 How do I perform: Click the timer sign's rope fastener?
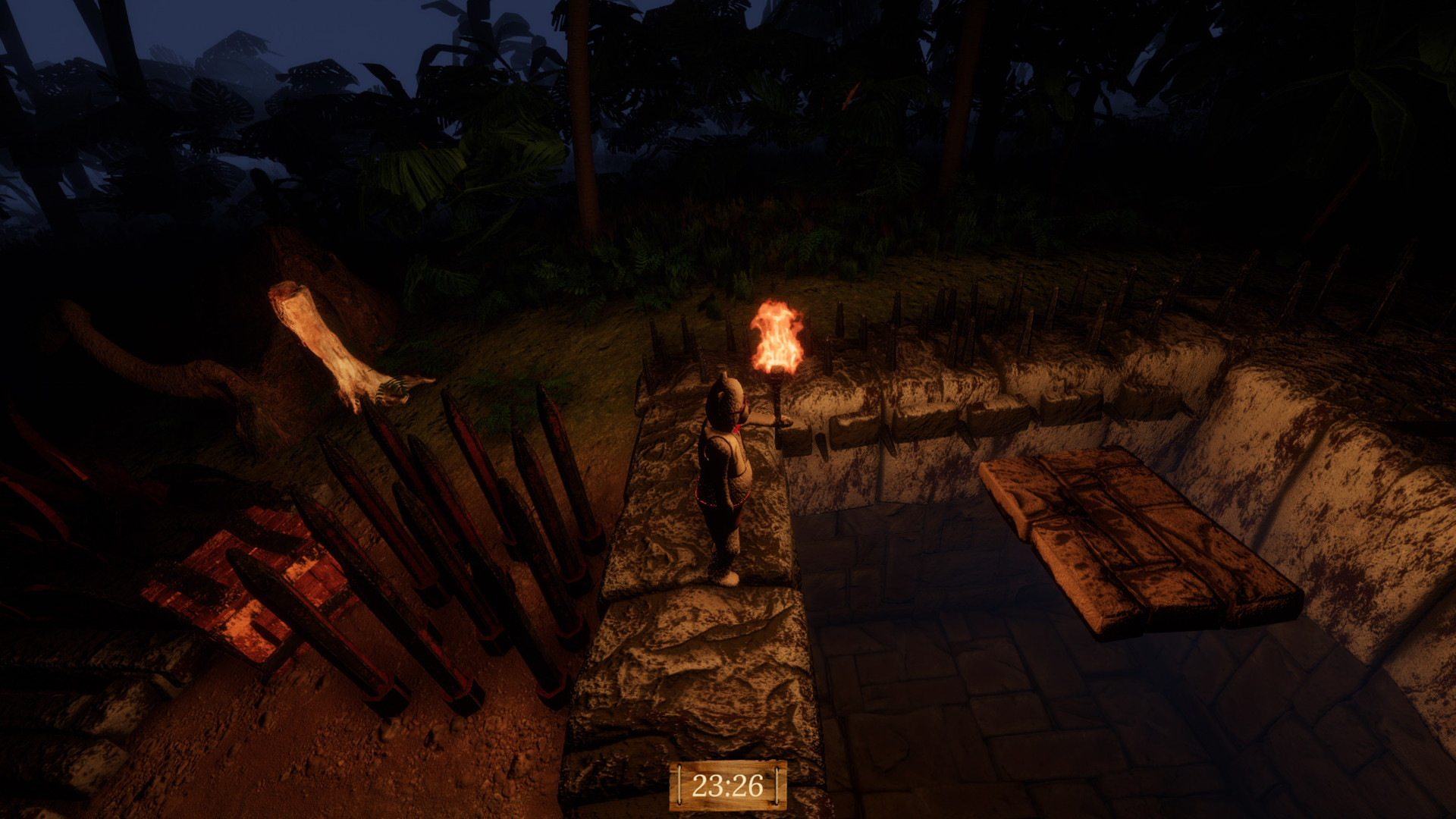679,786
